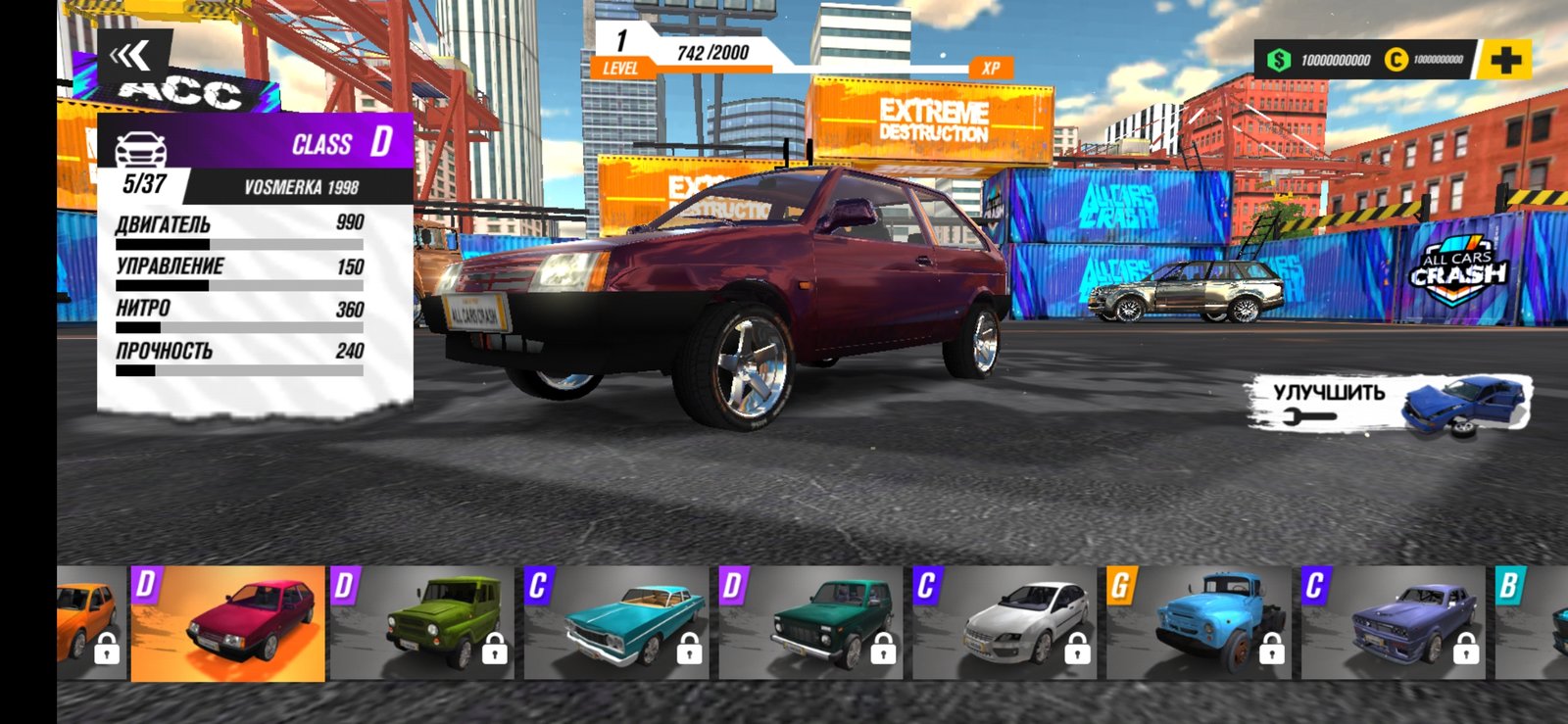This screenshot has height=724, width=1568.
Task: Select the locked blue truck thumbnail
Action: click(1200, 623)
